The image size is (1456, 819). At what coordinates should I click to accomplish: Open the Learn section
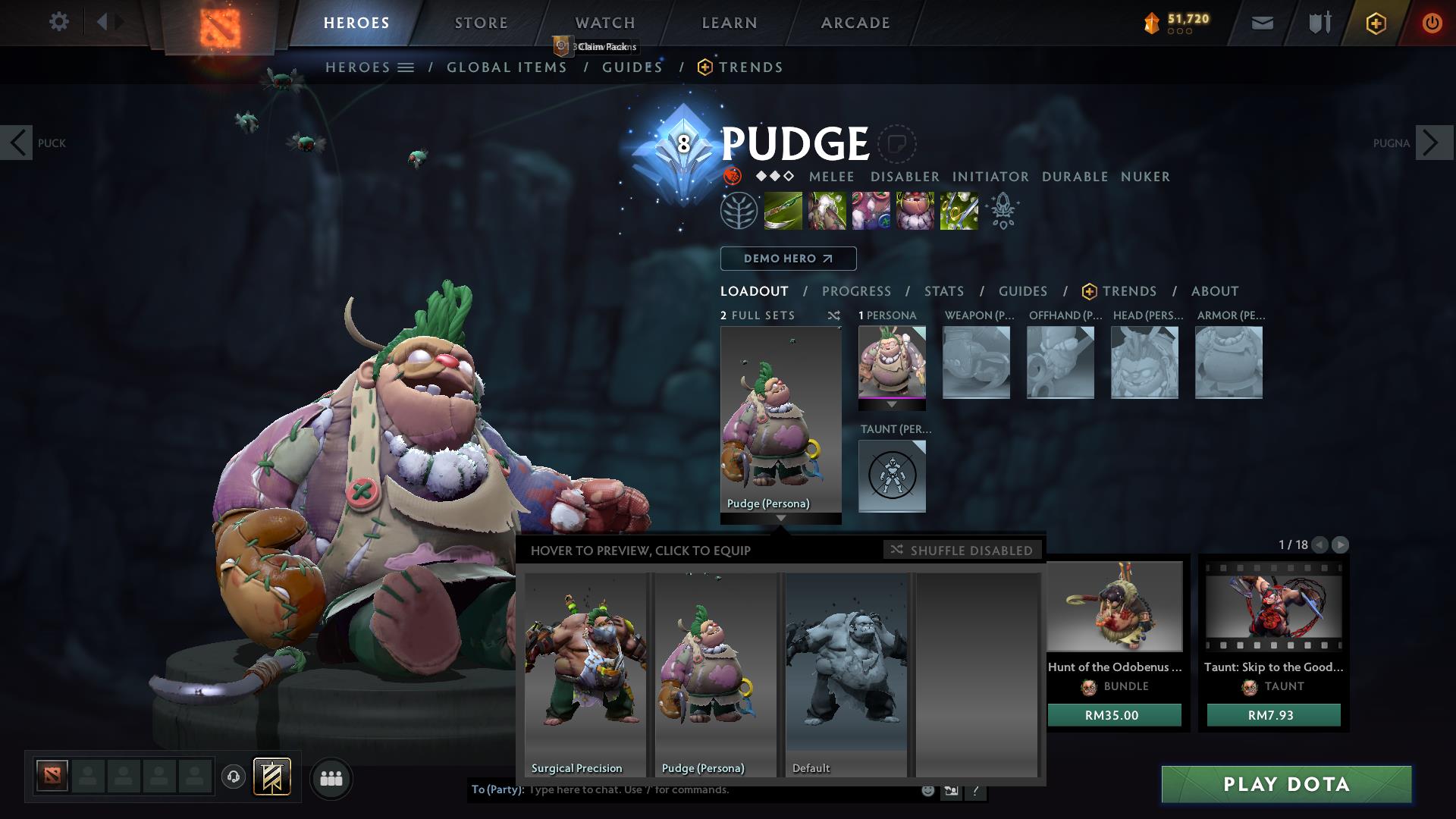point(729,23)
